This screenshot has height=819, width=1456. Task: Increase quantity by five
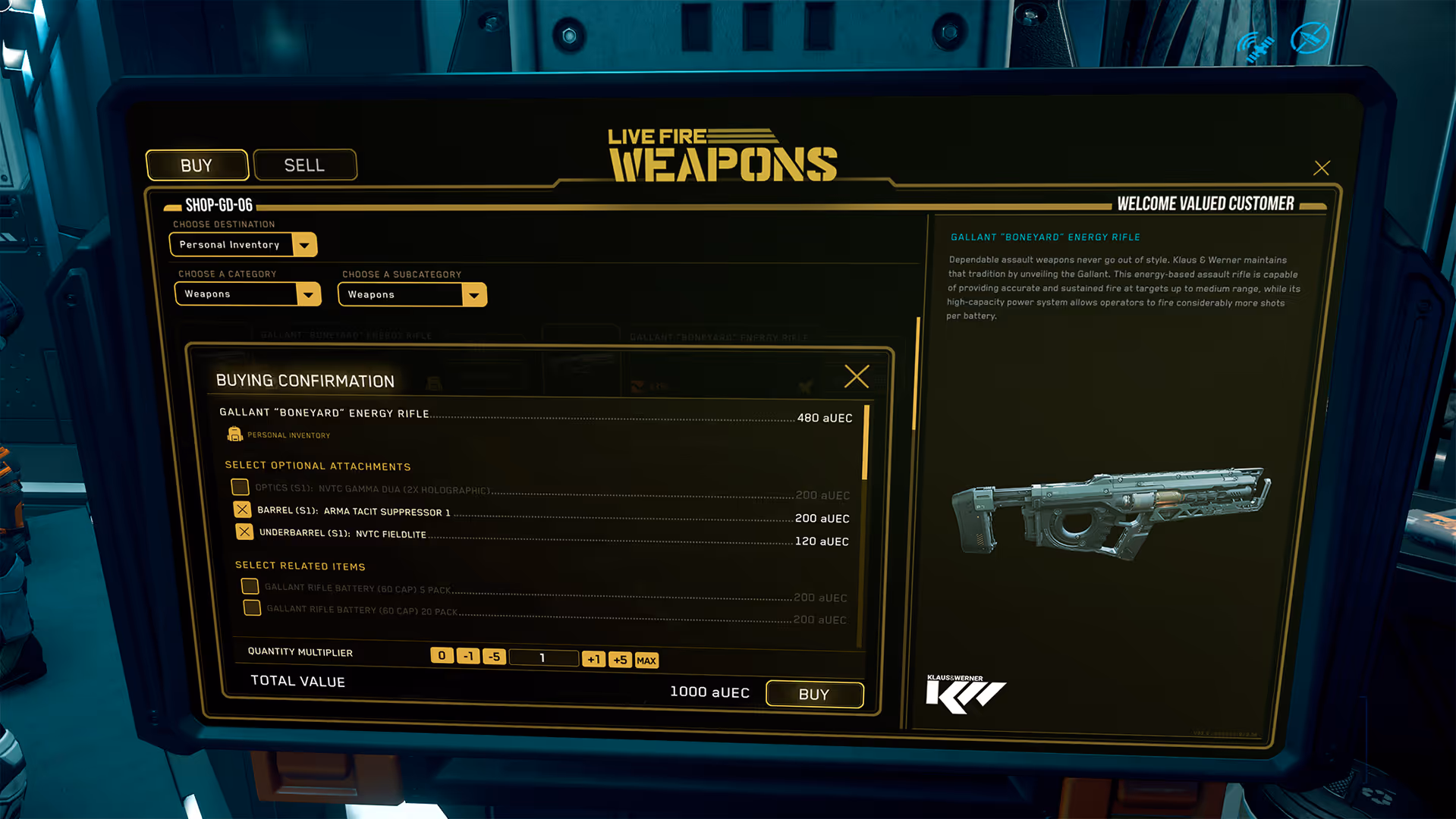[x=620, y=660]
